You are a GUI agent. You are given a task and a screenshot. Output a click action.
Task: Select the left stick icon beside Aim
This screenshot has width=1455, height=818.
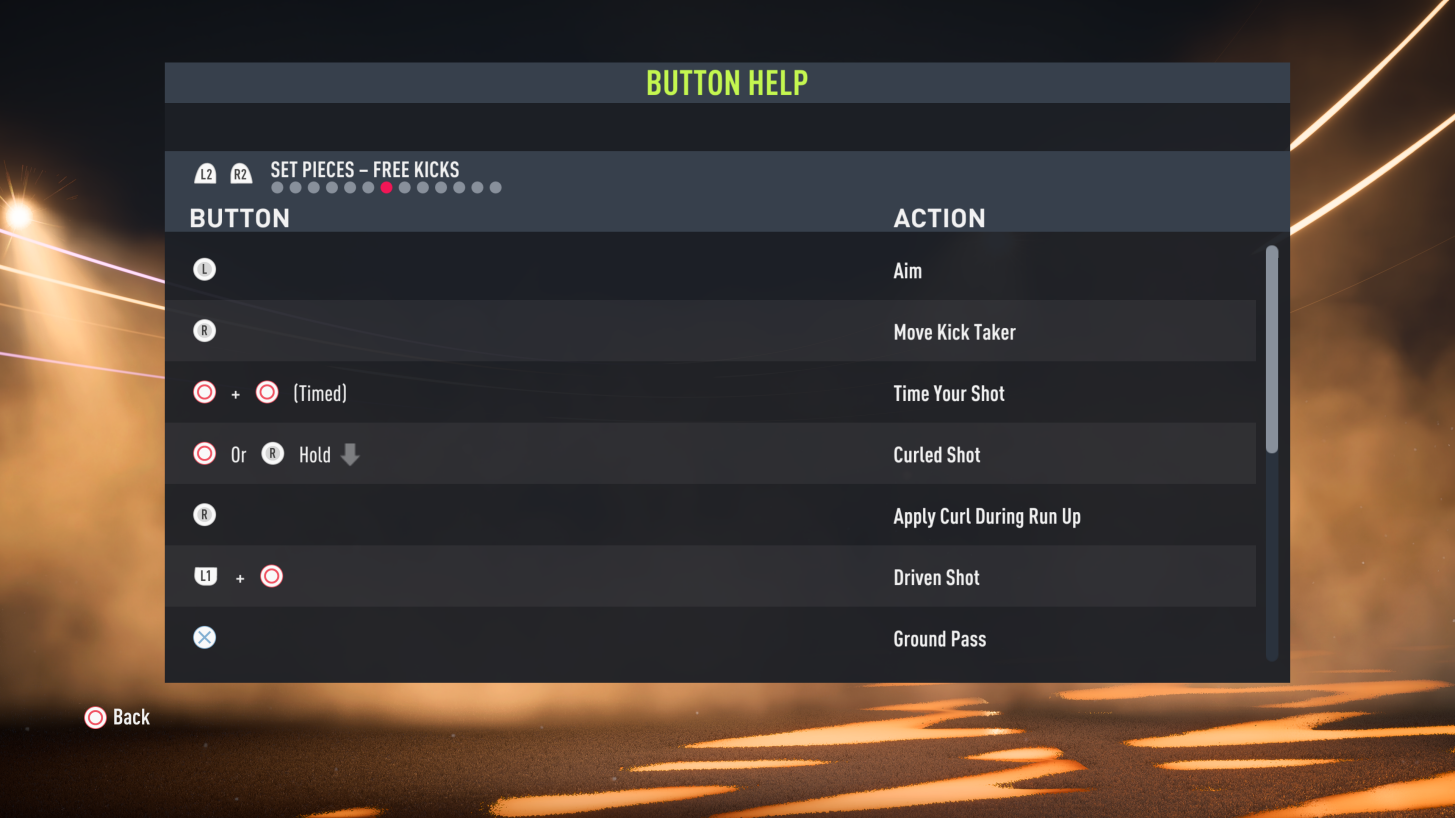204,268
